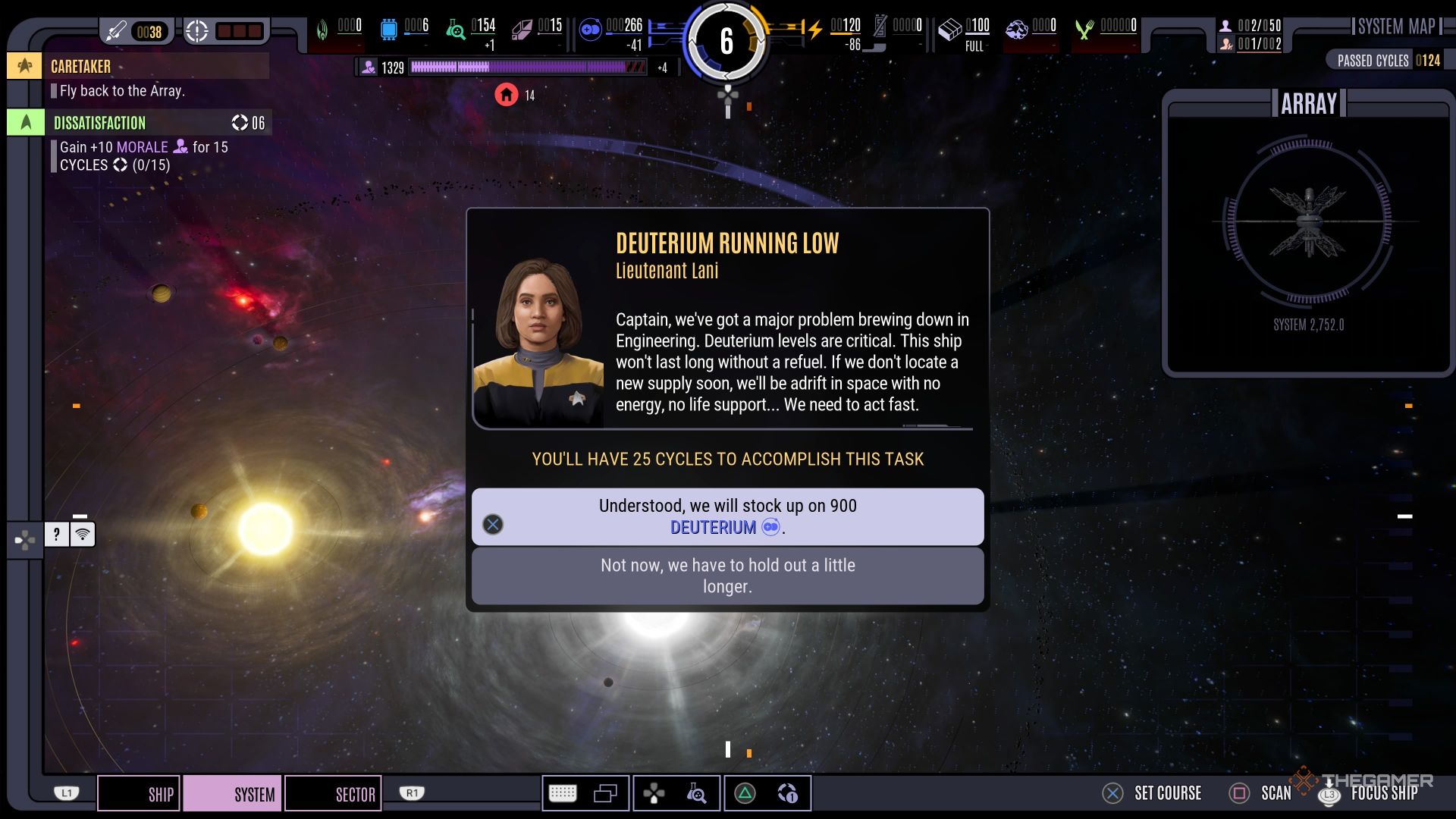Open the red home alert icon
Screen dimensions: 1456x819
[x=507, y=95]
